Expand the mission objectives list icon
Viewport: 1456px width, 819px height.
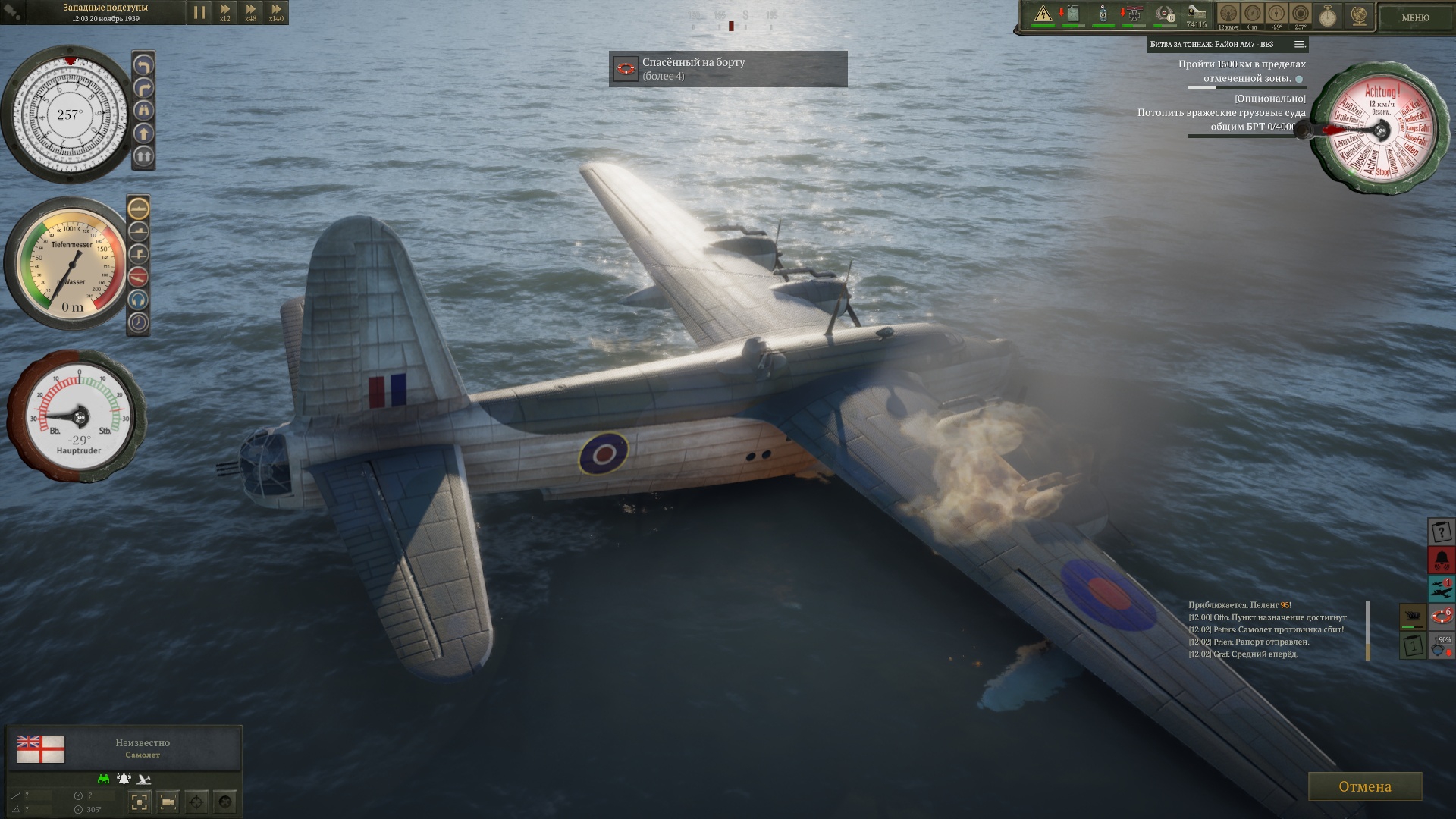click(1300, 44)
